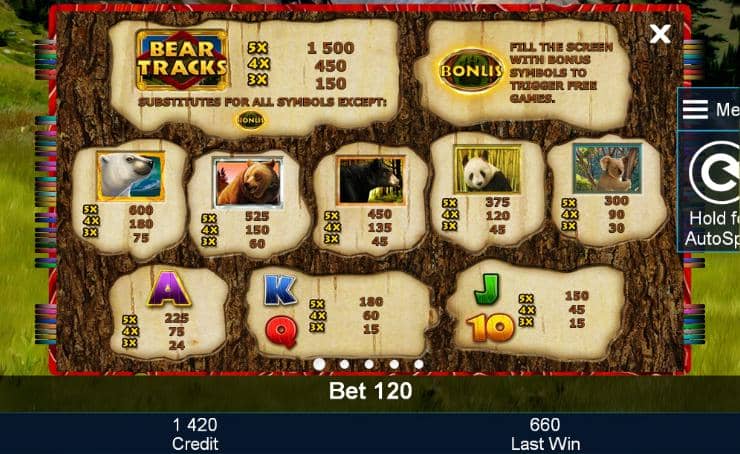Image resolution: width=740 pixels, height=454 pixels.
Task: Close the paytable with the X
Action: (660, 35)
